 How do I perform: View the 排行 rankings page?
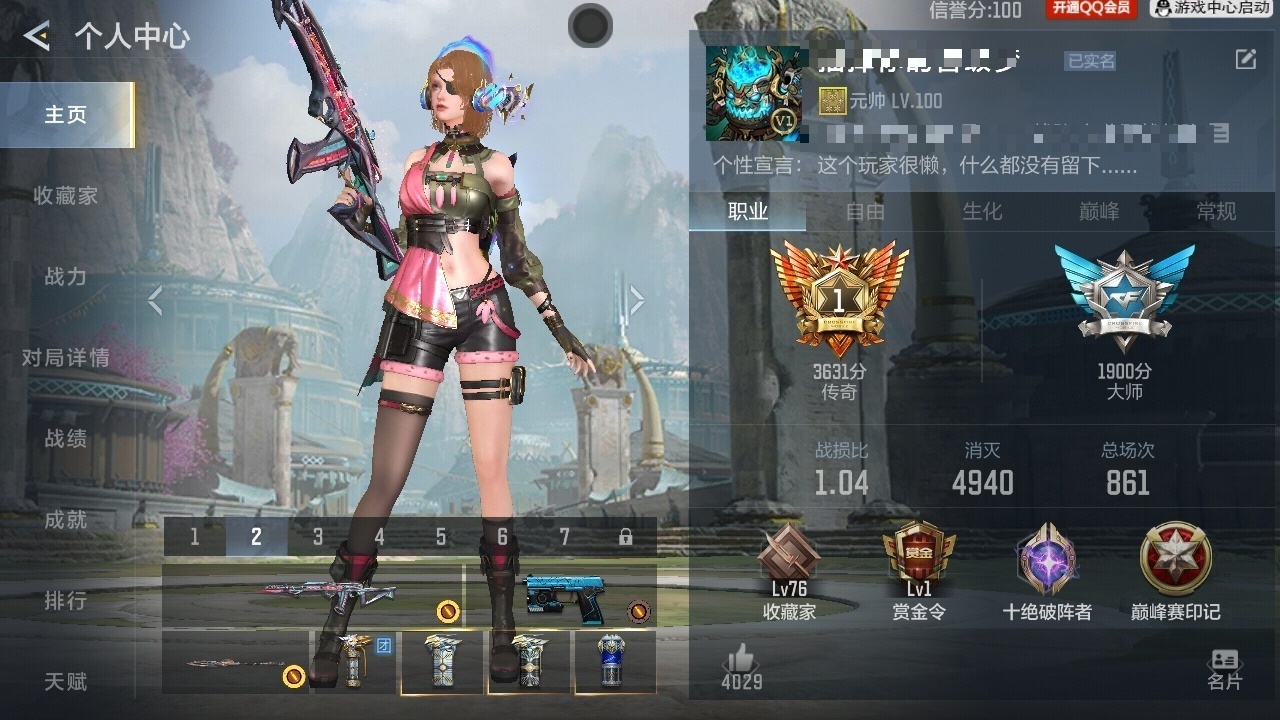coord(66,601)
